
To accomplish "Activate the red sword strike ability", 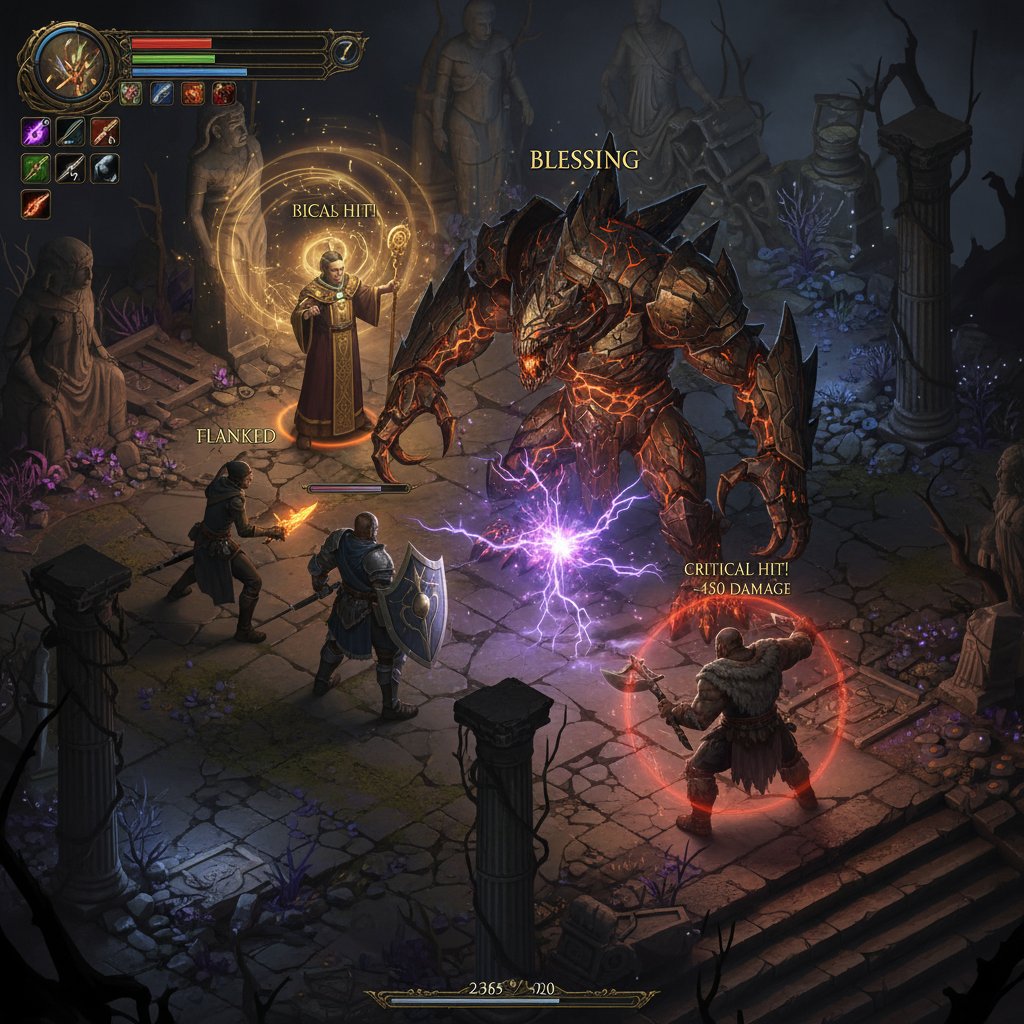I will point(104,132).
